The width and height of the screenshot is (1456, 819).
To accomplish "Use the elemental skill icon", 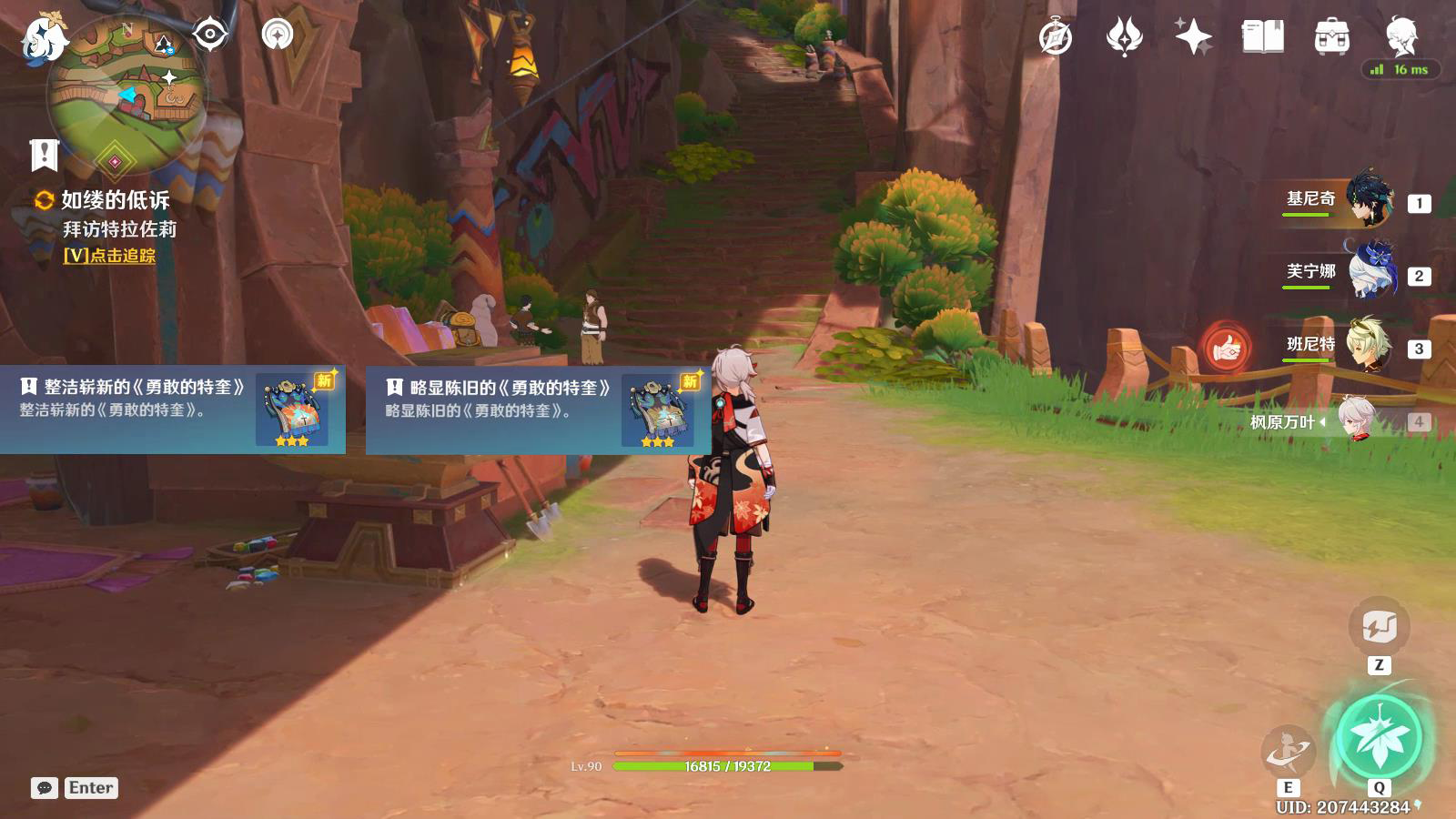I will coord(1288,752).
